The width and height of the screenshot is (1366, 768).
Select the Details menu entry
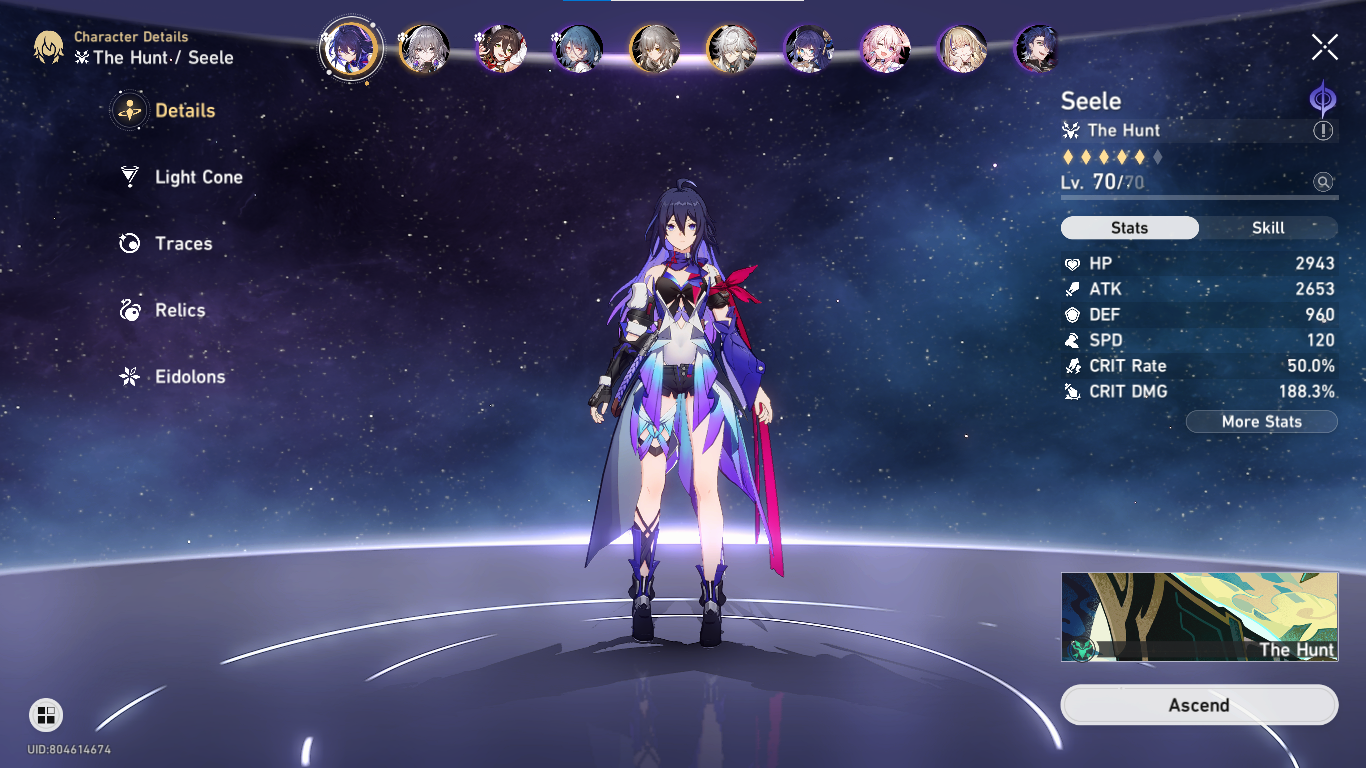click(185, 111)
